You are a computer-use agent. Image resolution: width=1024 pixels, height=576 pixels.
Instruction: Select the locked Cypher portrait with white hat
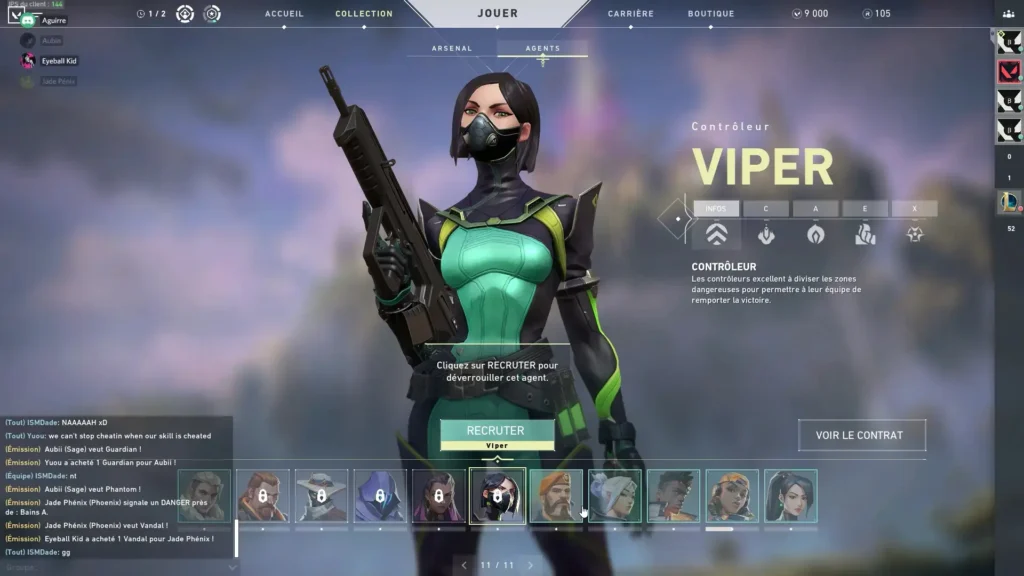tap(321, 496)
